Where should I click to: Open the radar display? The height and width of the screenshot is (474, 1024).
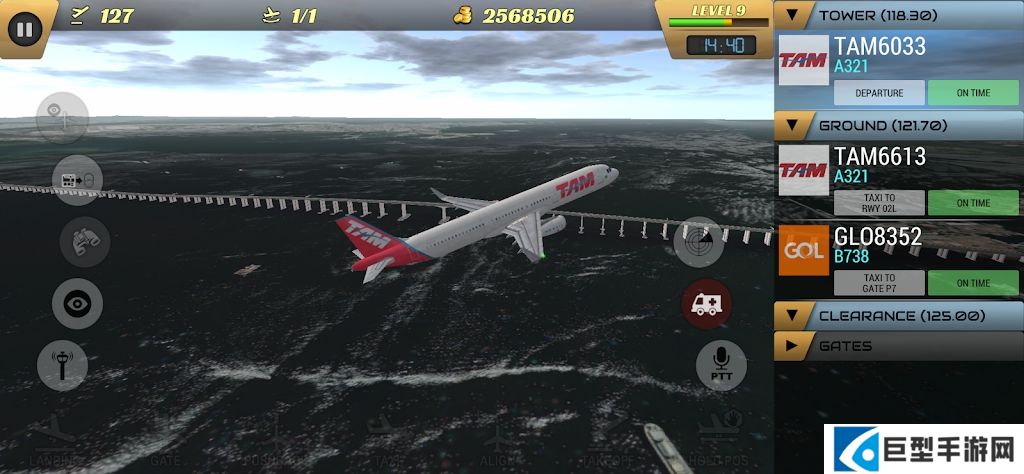click(698, 242)
